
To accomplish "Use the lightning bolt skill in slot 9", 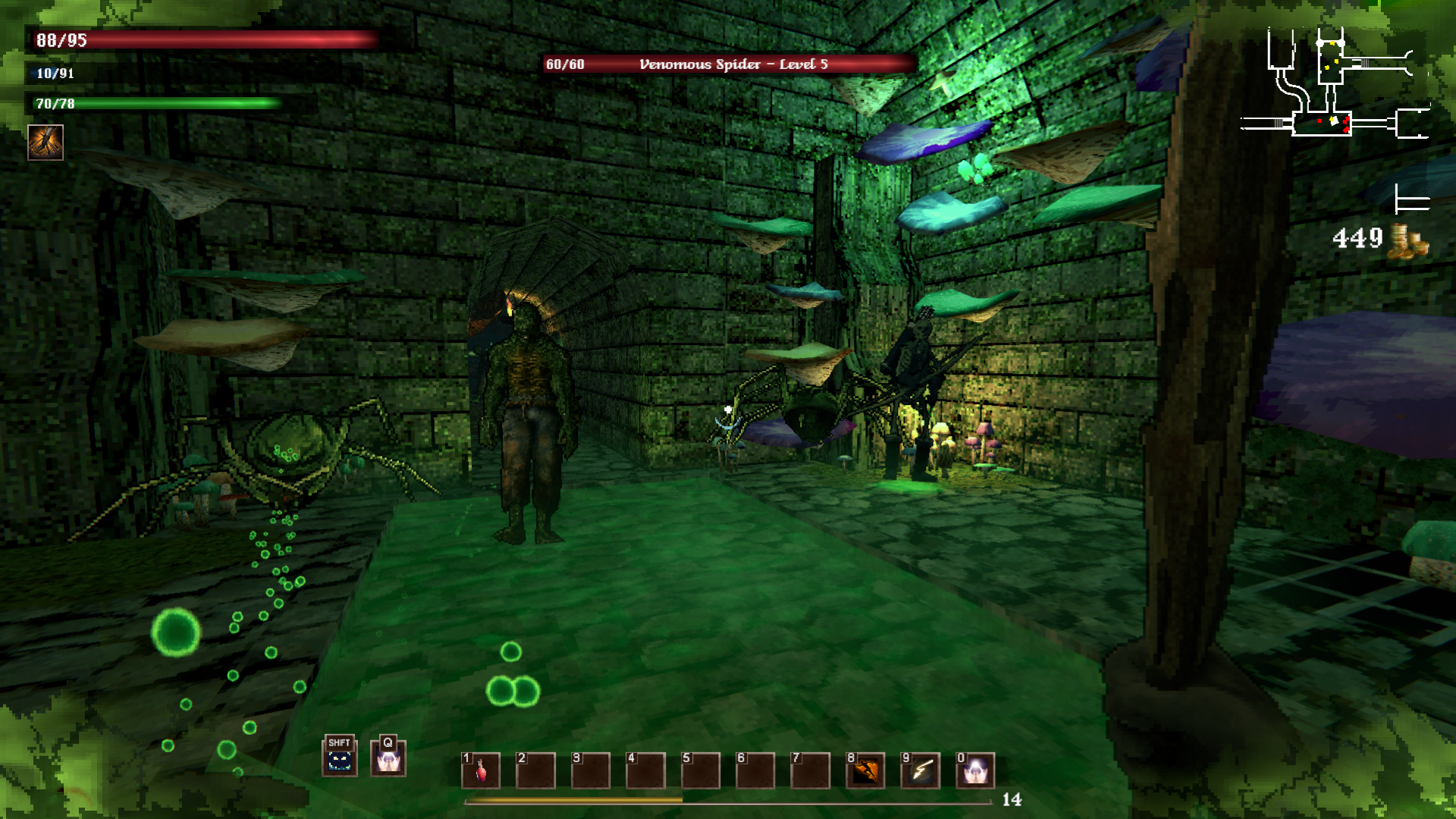I will tap(921, 770).
